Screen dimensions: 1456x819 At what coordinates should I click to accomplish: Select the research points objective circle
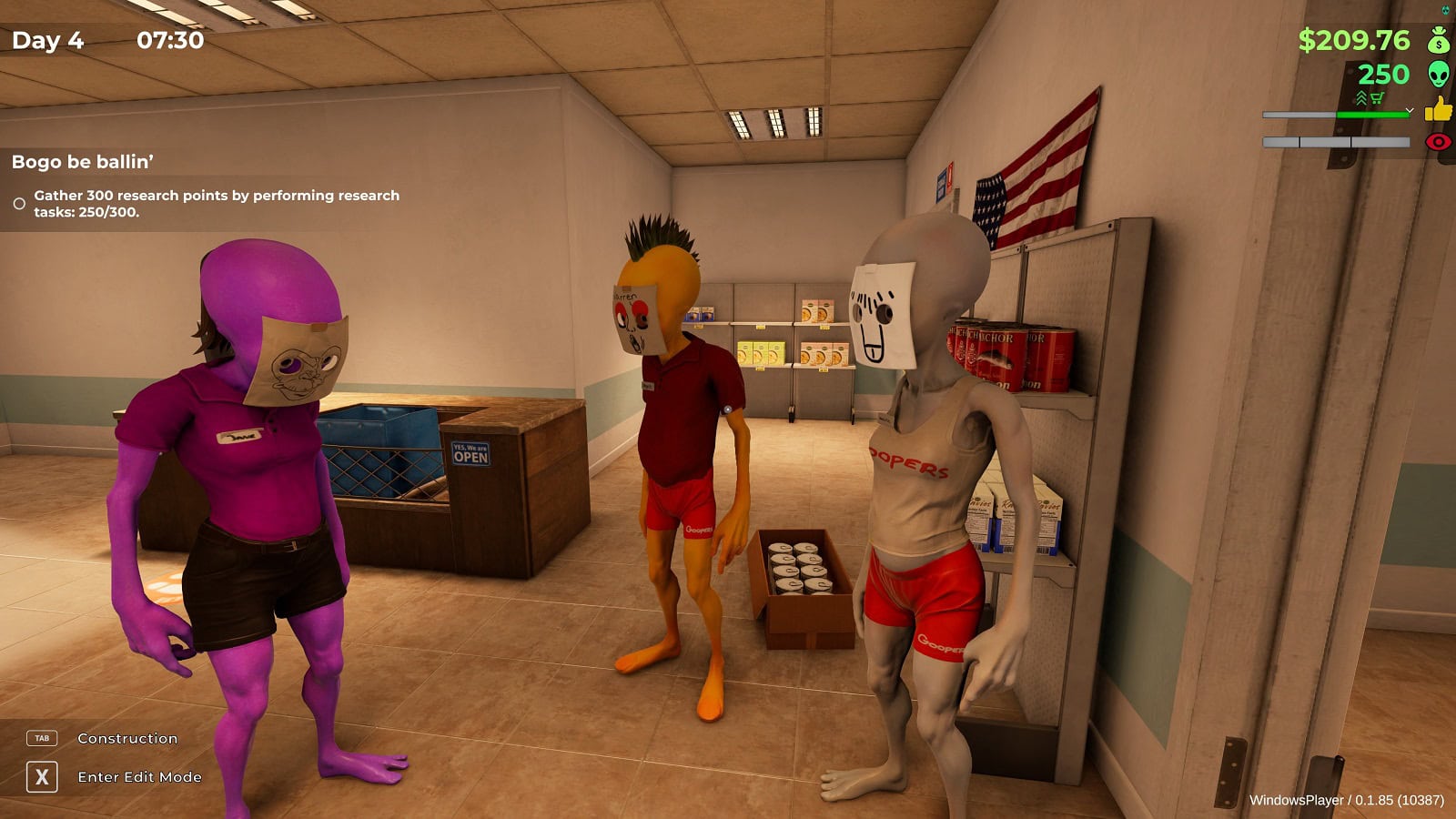[x=19, y=204]
